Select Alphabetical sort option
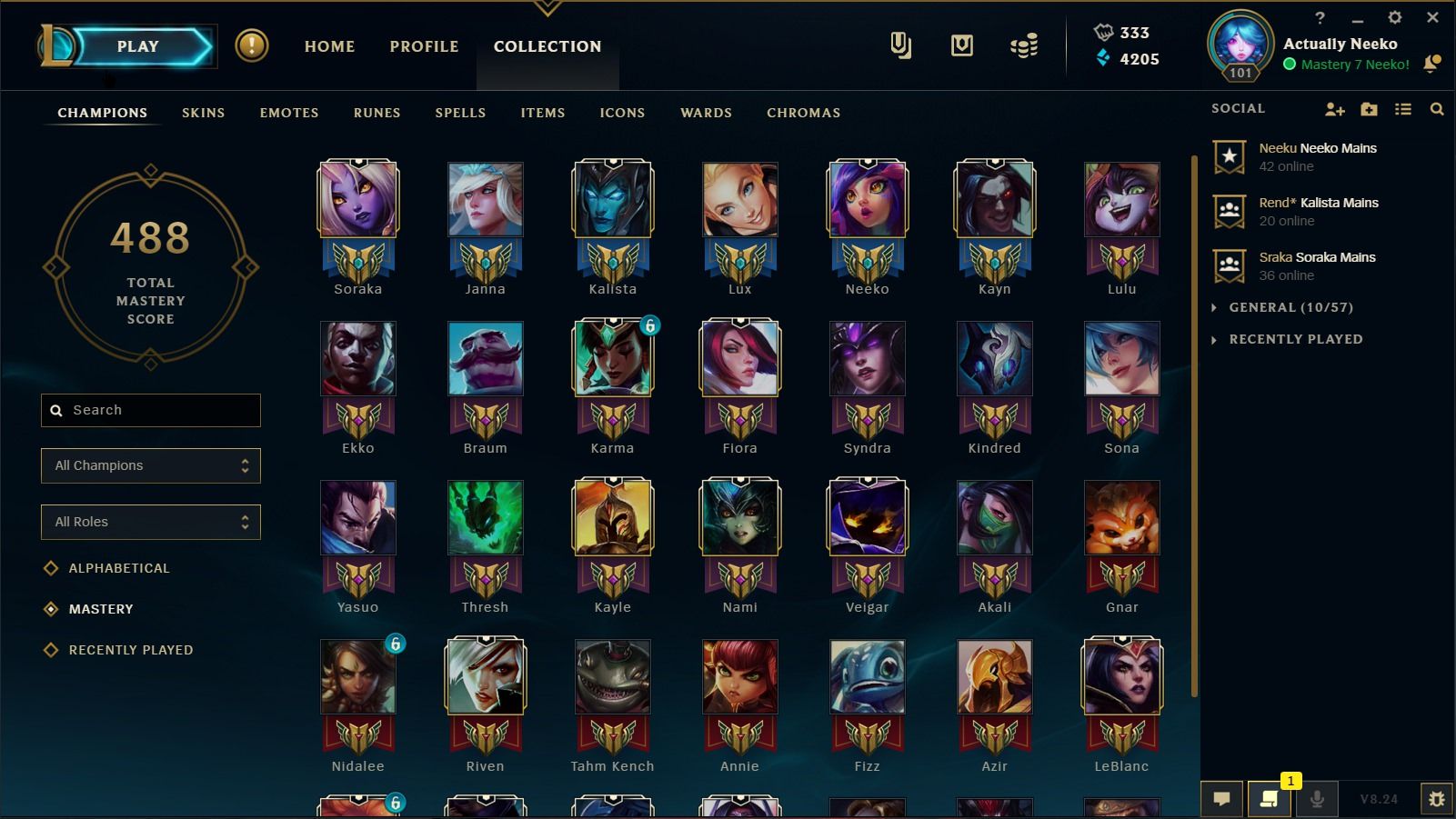The image size is (1456, 819). pos(118,567)
